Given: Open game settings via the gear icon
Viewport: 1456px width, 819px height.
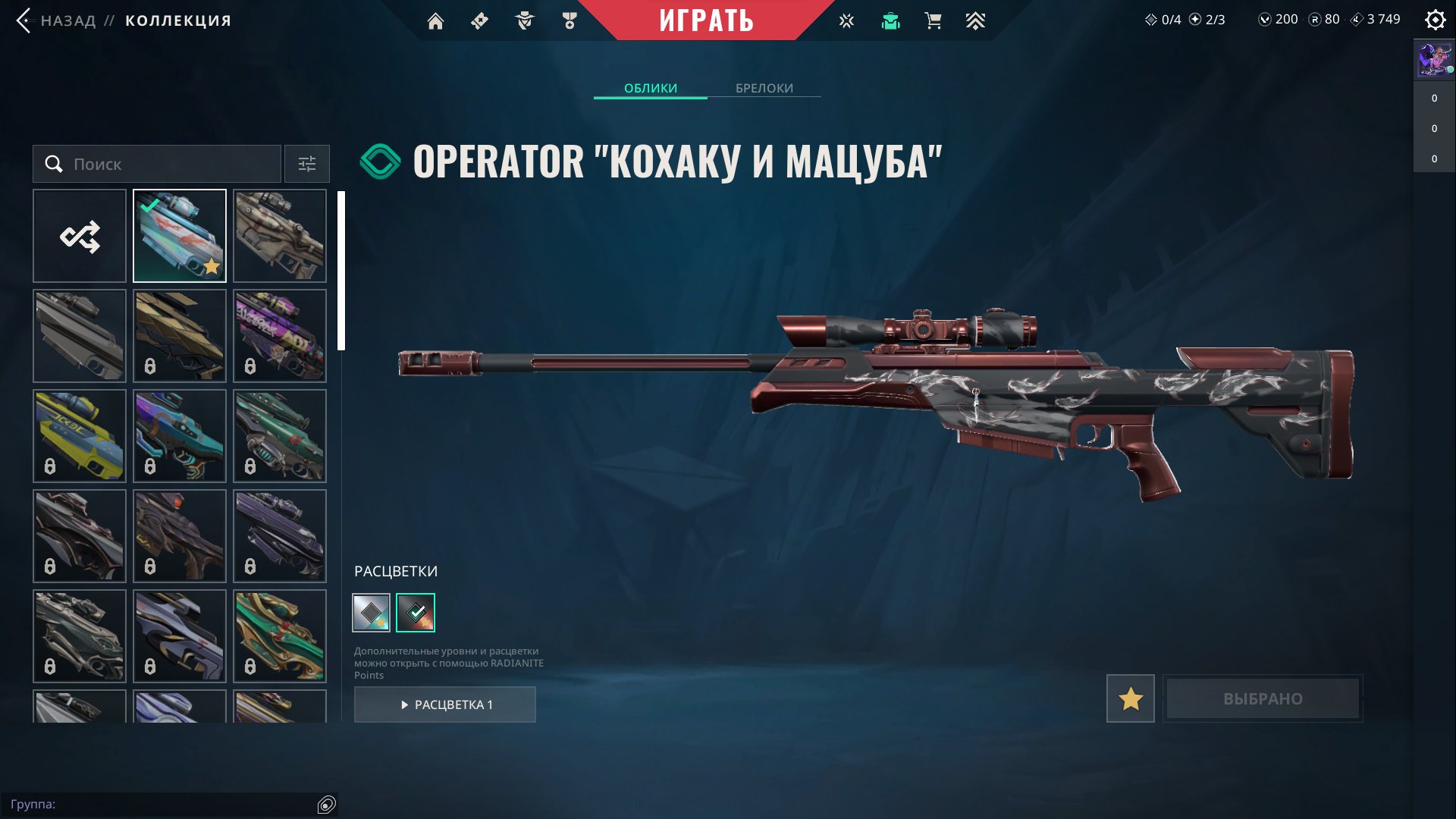Looking at the screenshot, I should (x=1435, y=20).
